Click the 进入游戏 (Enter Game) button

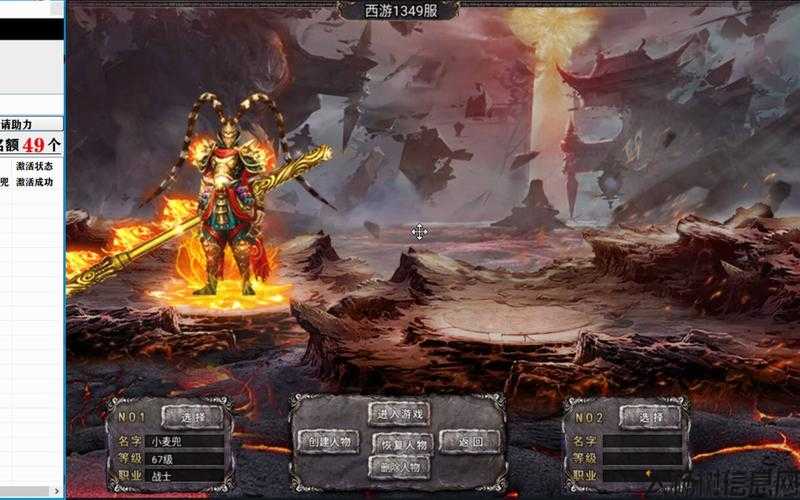pyautogui.click(x=400, y=413)
